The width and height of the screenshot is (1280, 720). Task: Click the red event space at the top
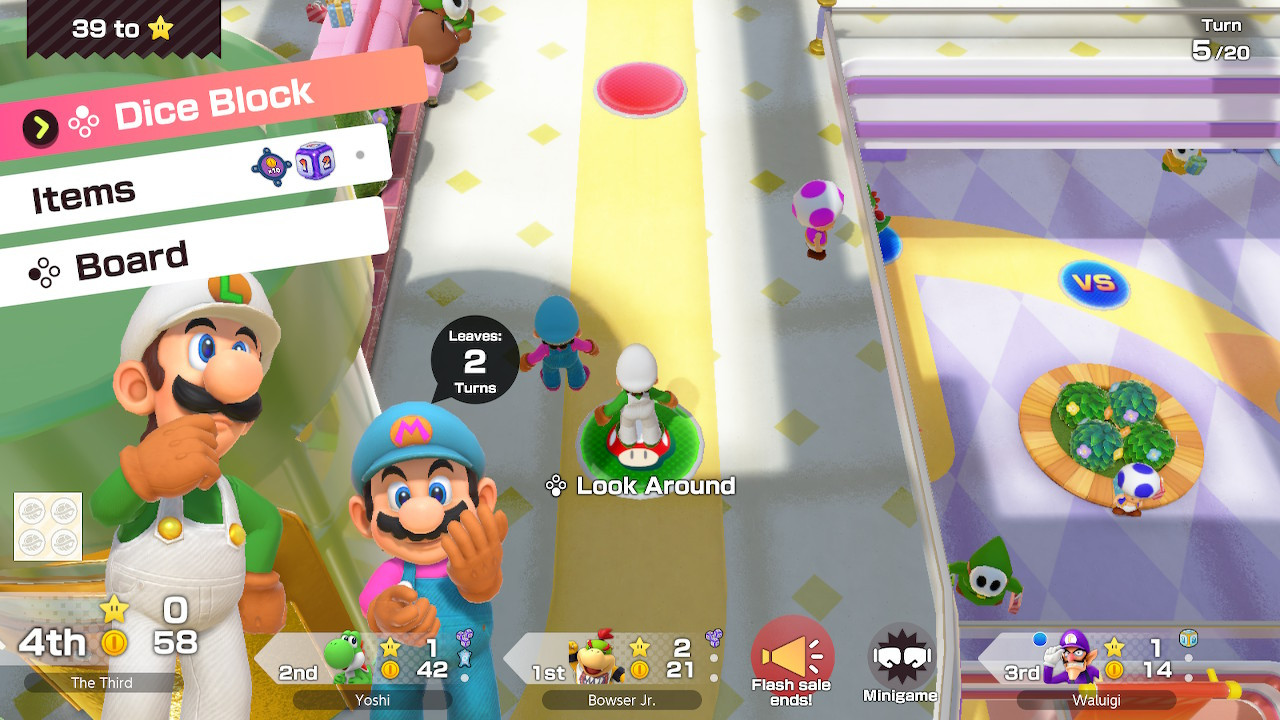[641, 89]
